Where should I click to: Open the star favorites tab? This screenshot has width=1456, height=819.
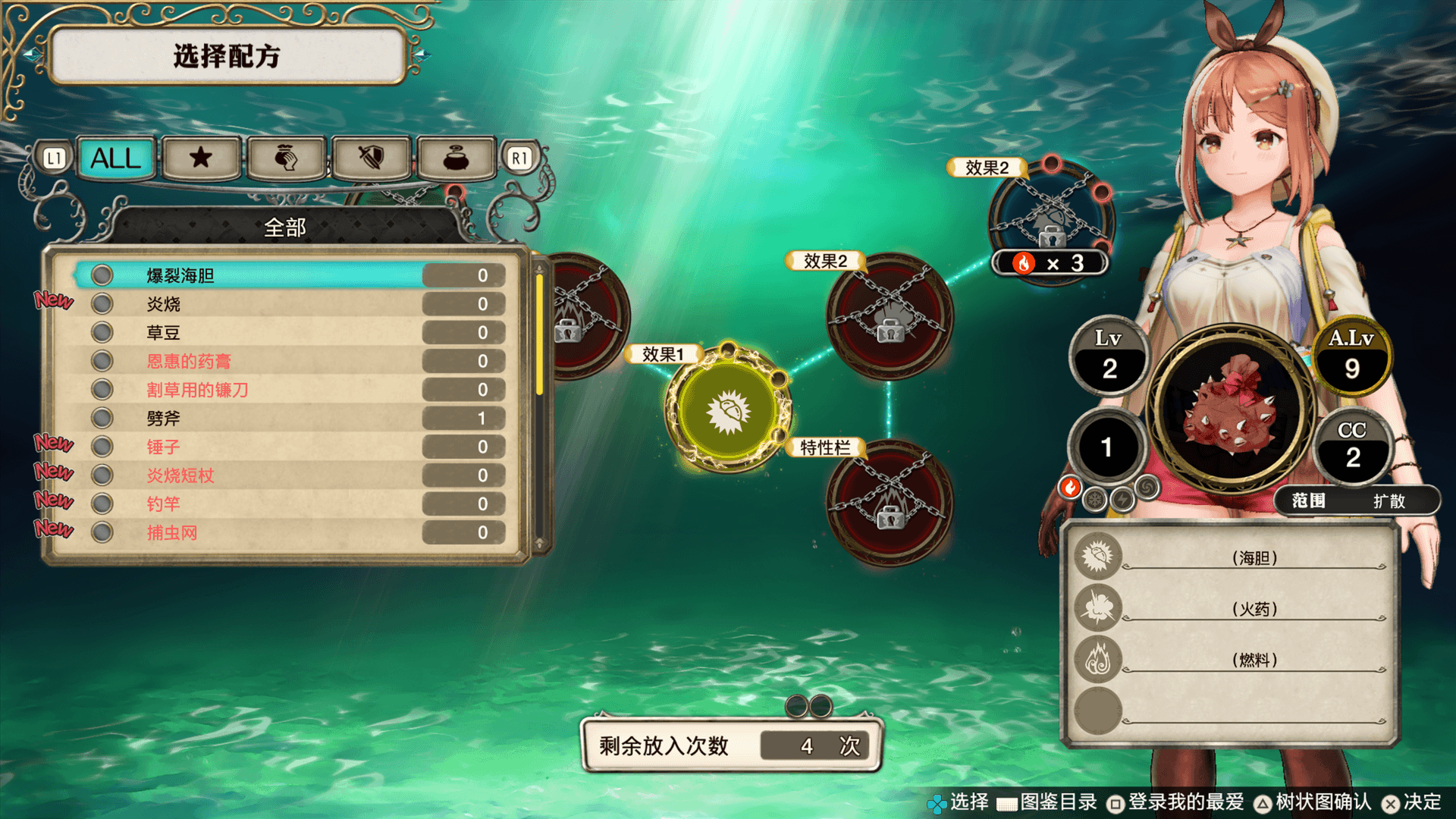coord(201,158)
